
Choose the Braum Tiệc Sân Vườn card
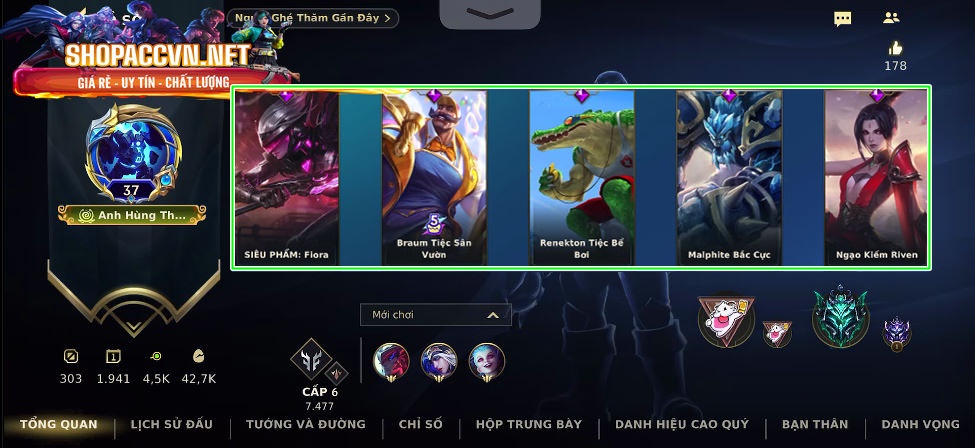coord(434,178)
